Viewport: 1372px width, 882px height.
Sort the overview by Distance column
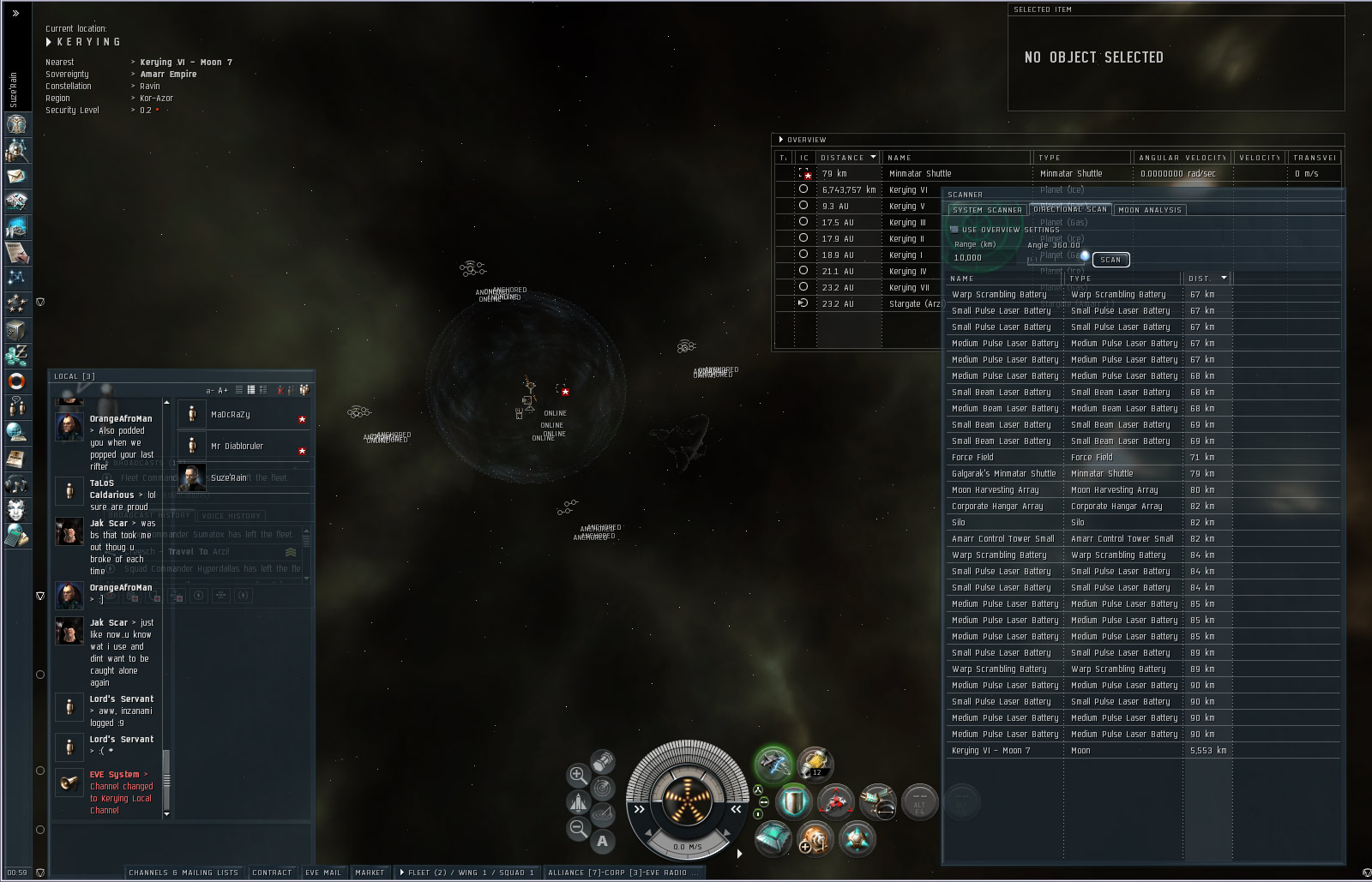click(x=847, y=158)
